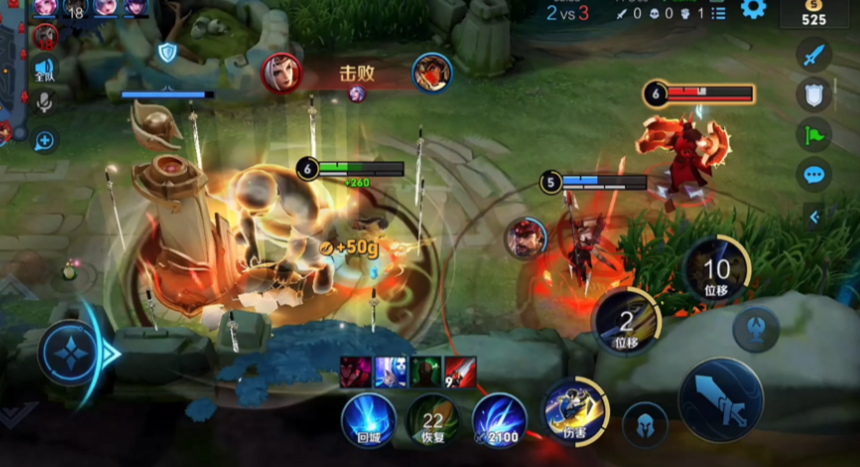
Task: Collapse the right-side signal panel arrow
Action: [814, 216]
